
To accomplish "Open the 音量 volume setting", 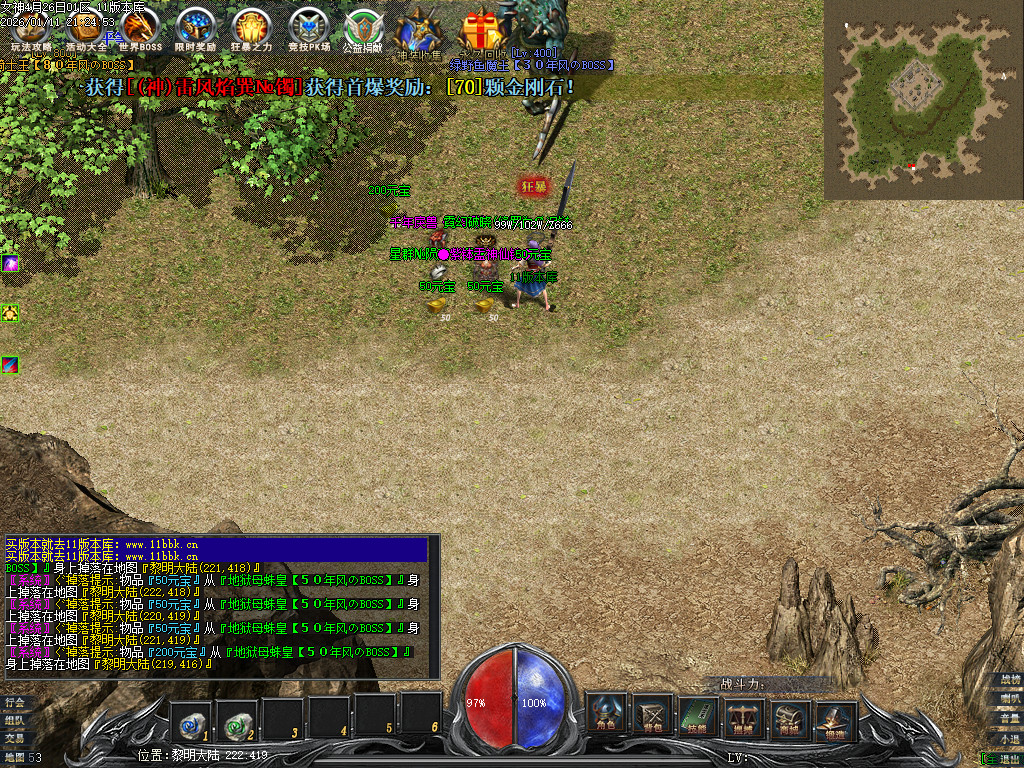I will point(1008,718).
